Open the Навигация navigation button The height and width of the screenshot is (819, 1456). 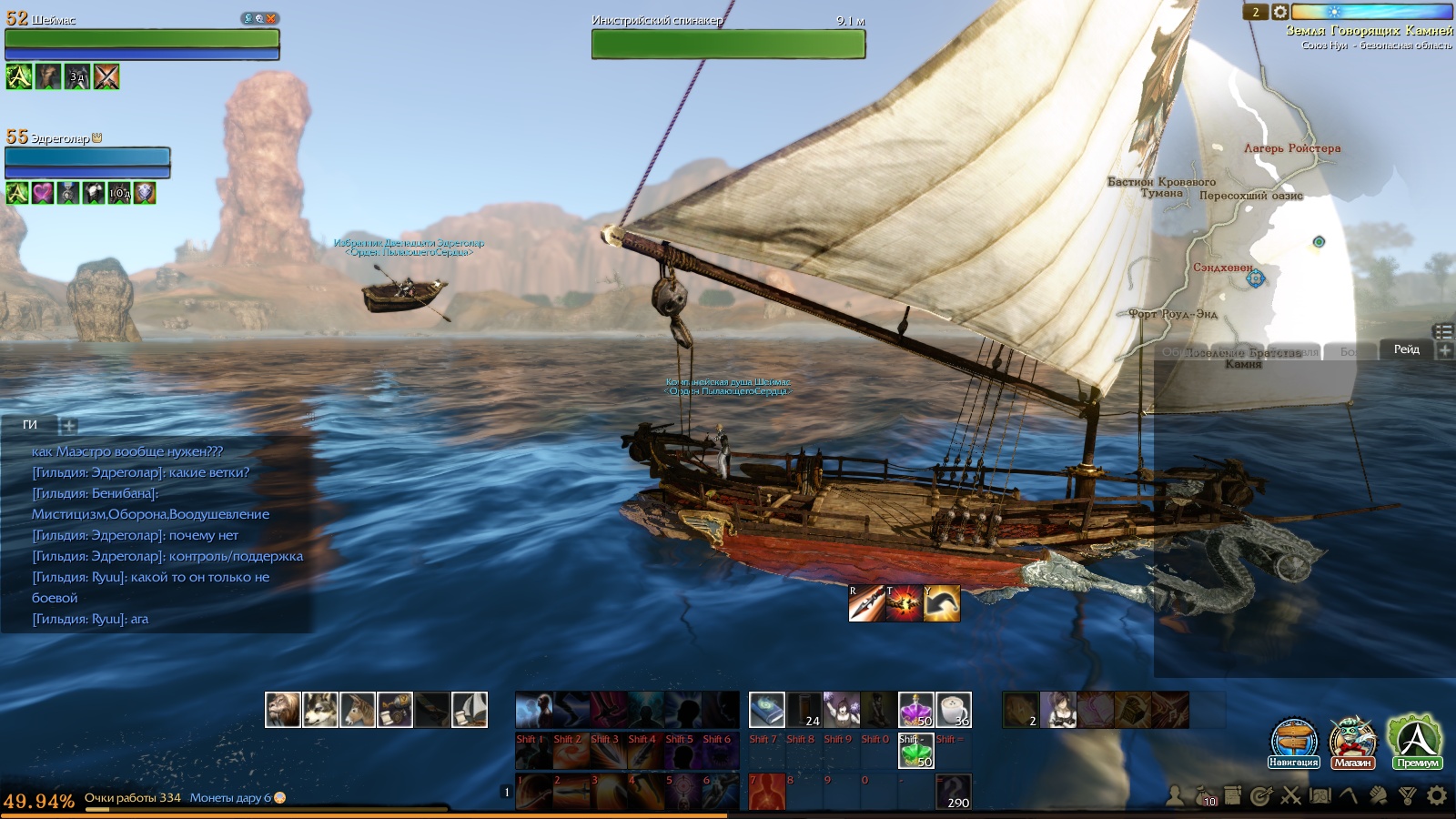point(1293,742)
